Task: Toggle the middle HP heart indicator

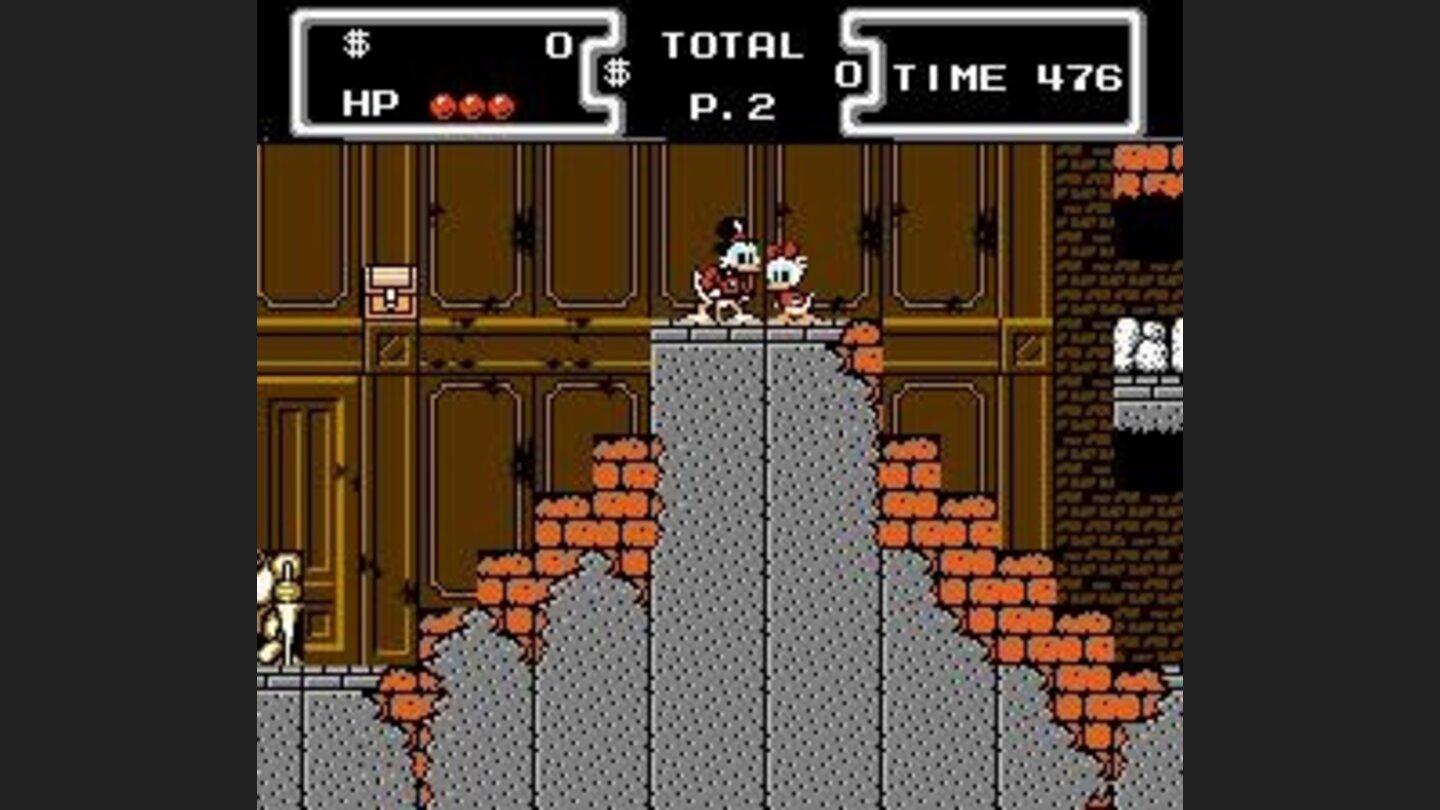Action: tap(467, 103)
